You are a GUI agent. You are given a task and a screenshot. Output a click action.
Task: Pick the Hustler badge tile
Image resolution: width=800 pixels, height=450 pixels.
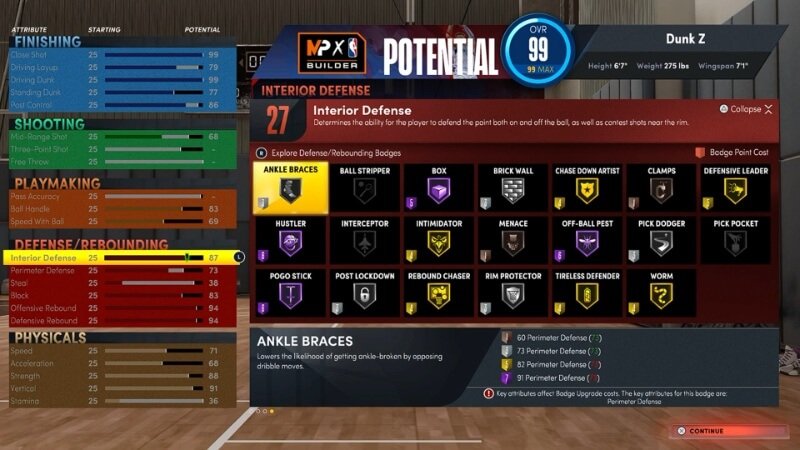click(x=290, y=240)
